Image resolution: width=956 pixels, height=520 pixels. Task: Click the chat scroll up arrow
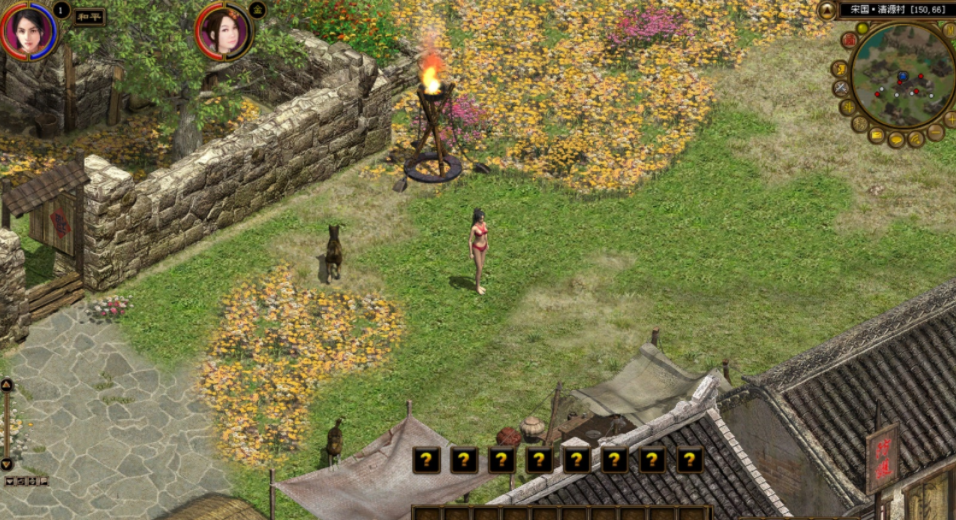[x=7, y=385]
